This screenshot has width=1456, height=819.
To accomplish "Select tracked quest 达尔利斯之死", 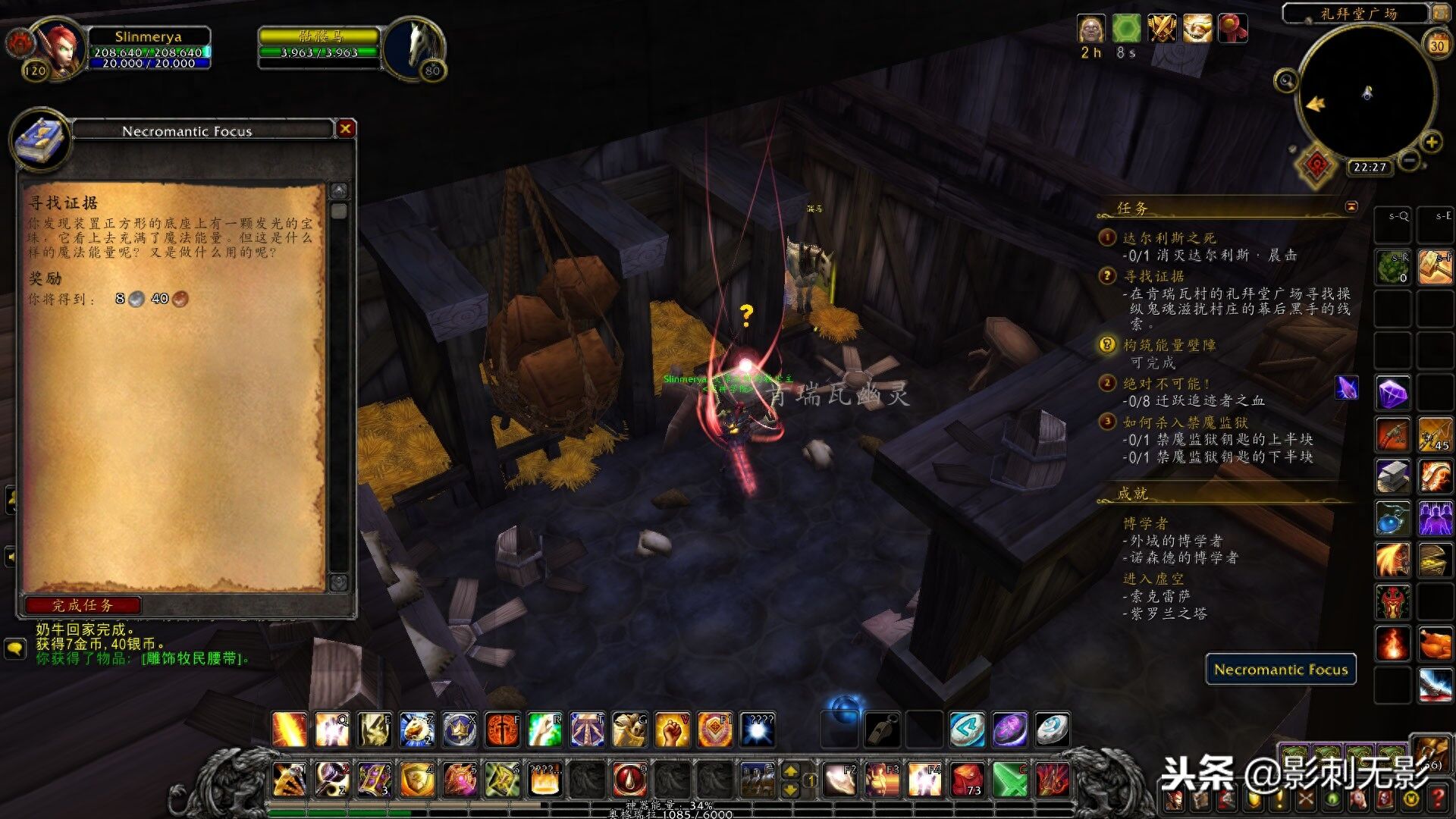I will click(1169, 238).
